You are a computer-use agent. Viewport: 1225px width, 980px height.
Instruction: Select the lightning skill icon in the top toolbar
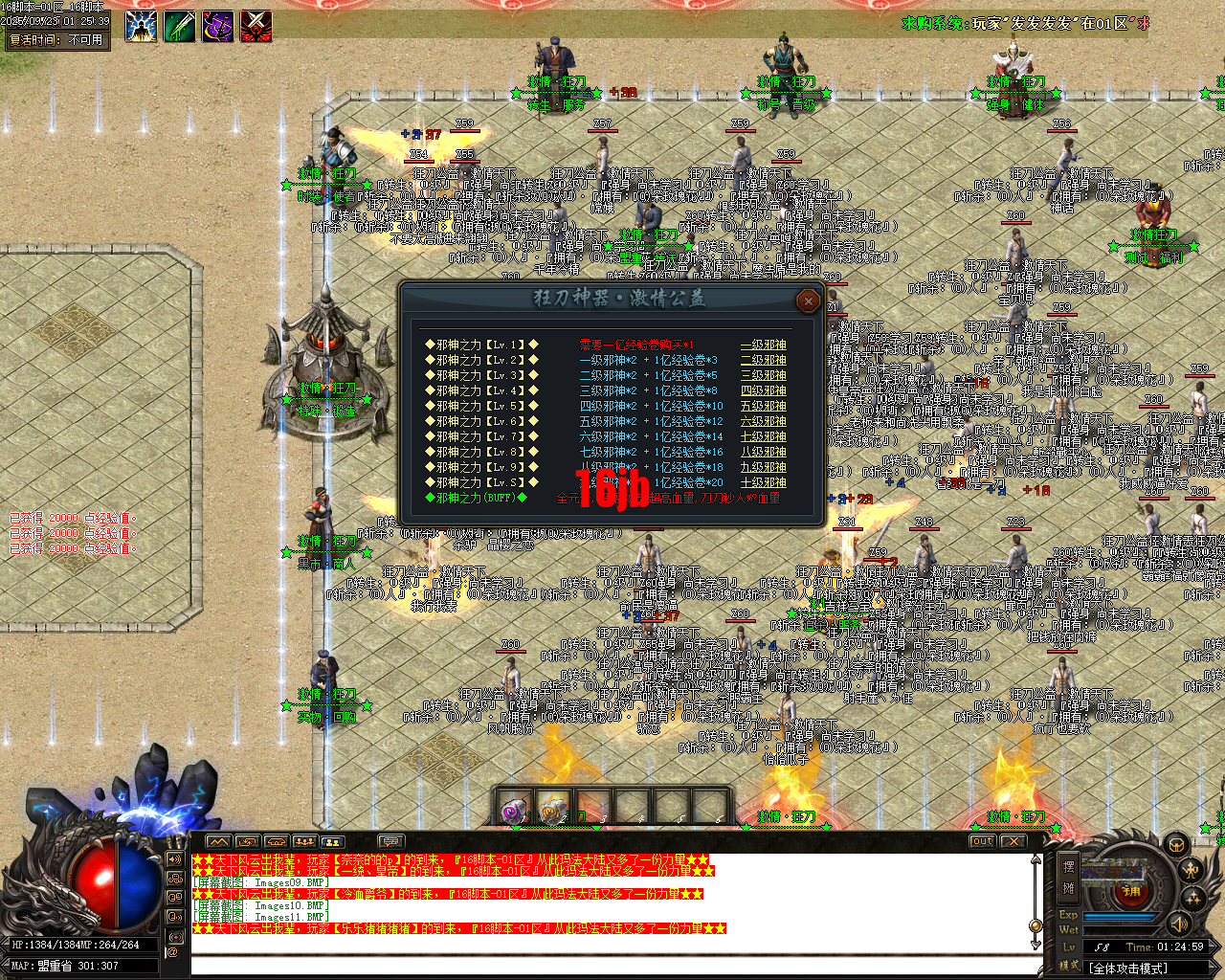[x=141, y=26]
